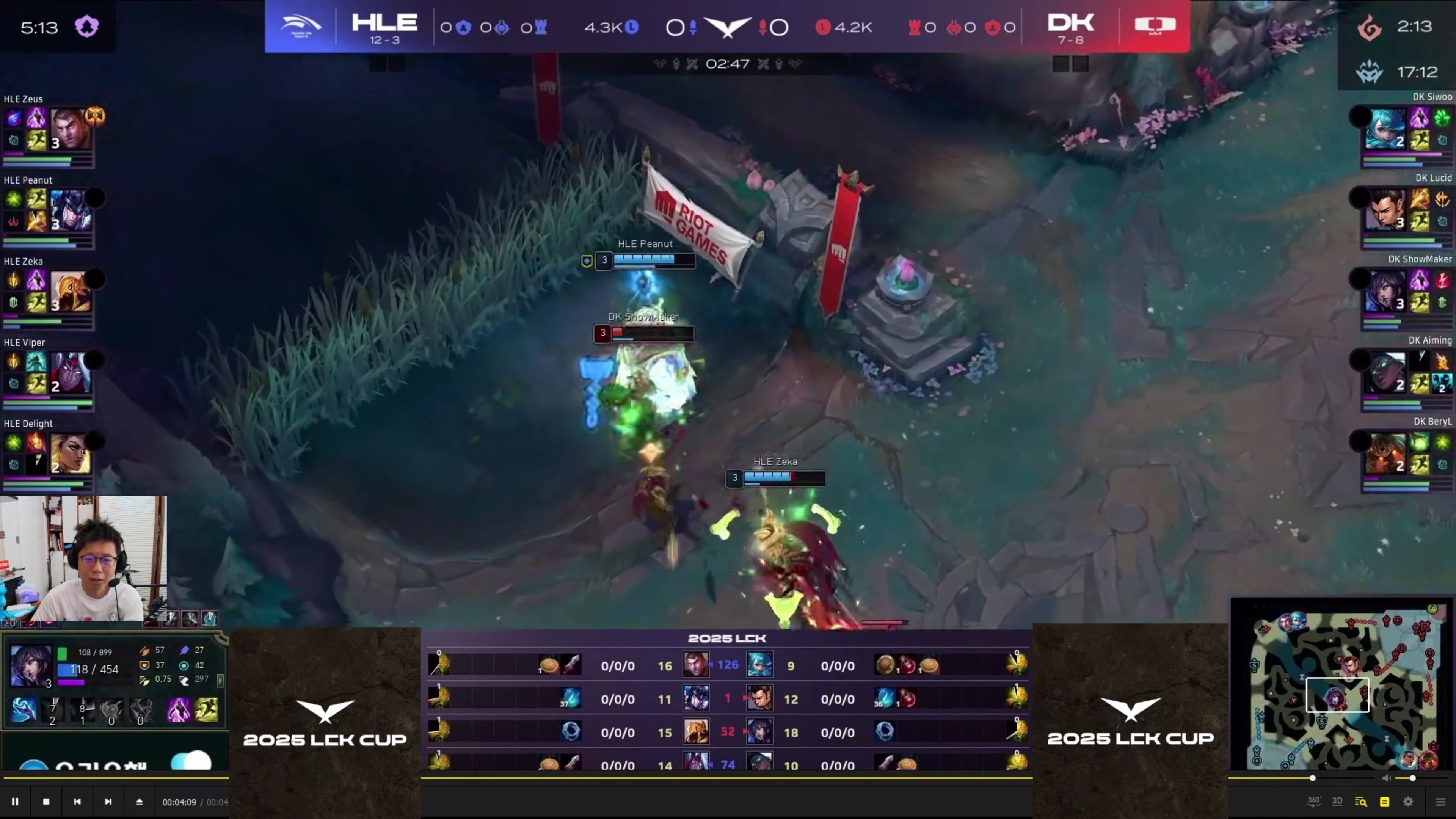The image size is (1456, 819).
Task: Select HLE Peanut's champion portrait
Action: point(71,210)
